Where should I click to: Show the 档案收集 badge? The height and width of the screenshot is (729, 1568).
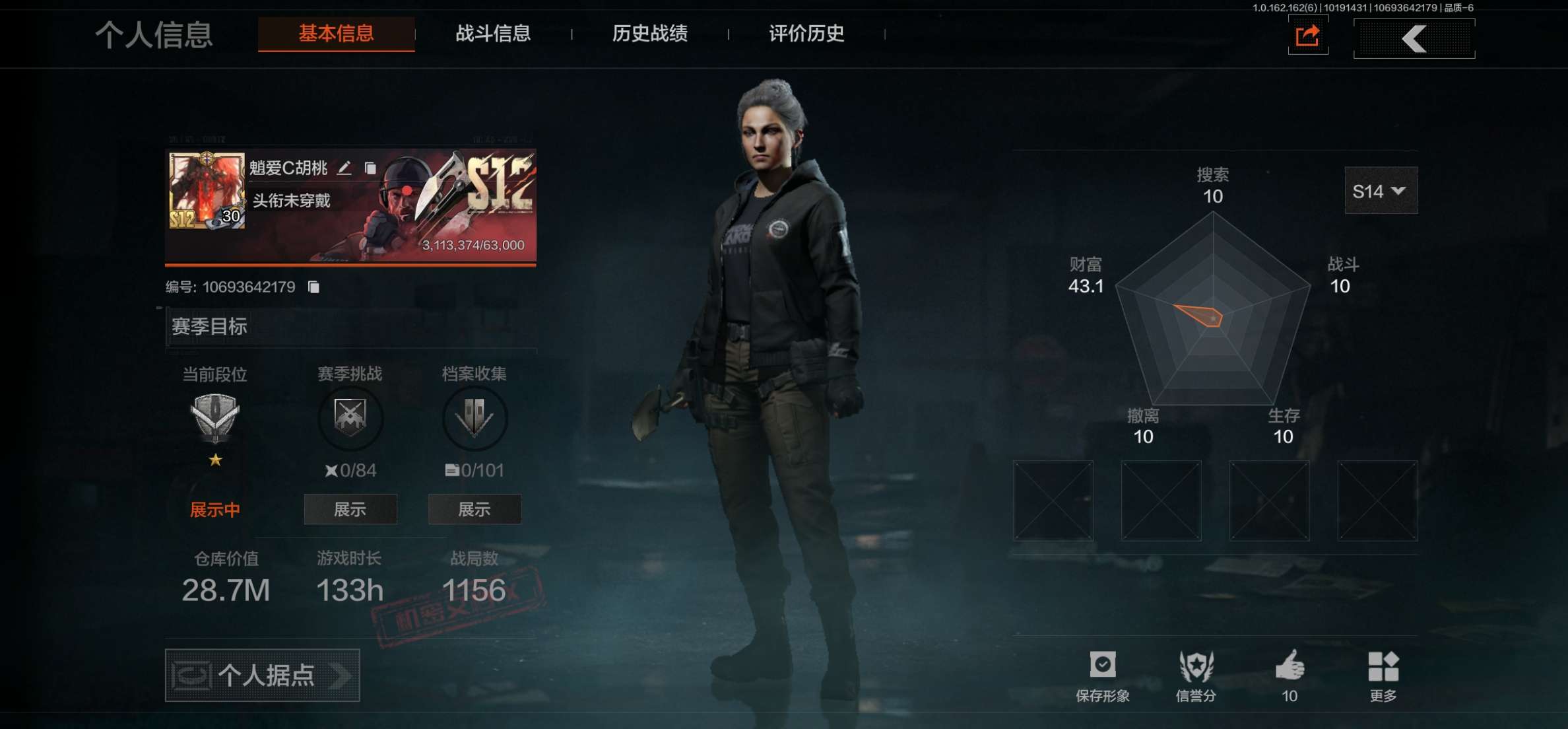click(x=474, y=509)
